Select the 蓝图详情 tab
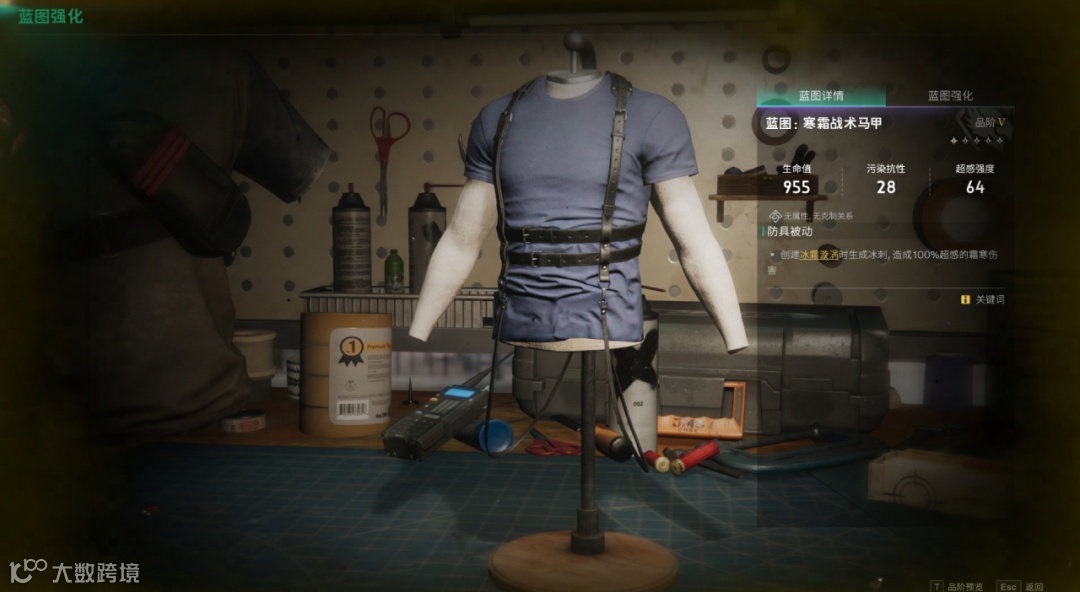Image resolution: width=1080 pixels, height=592 pixels. (820, 96)
